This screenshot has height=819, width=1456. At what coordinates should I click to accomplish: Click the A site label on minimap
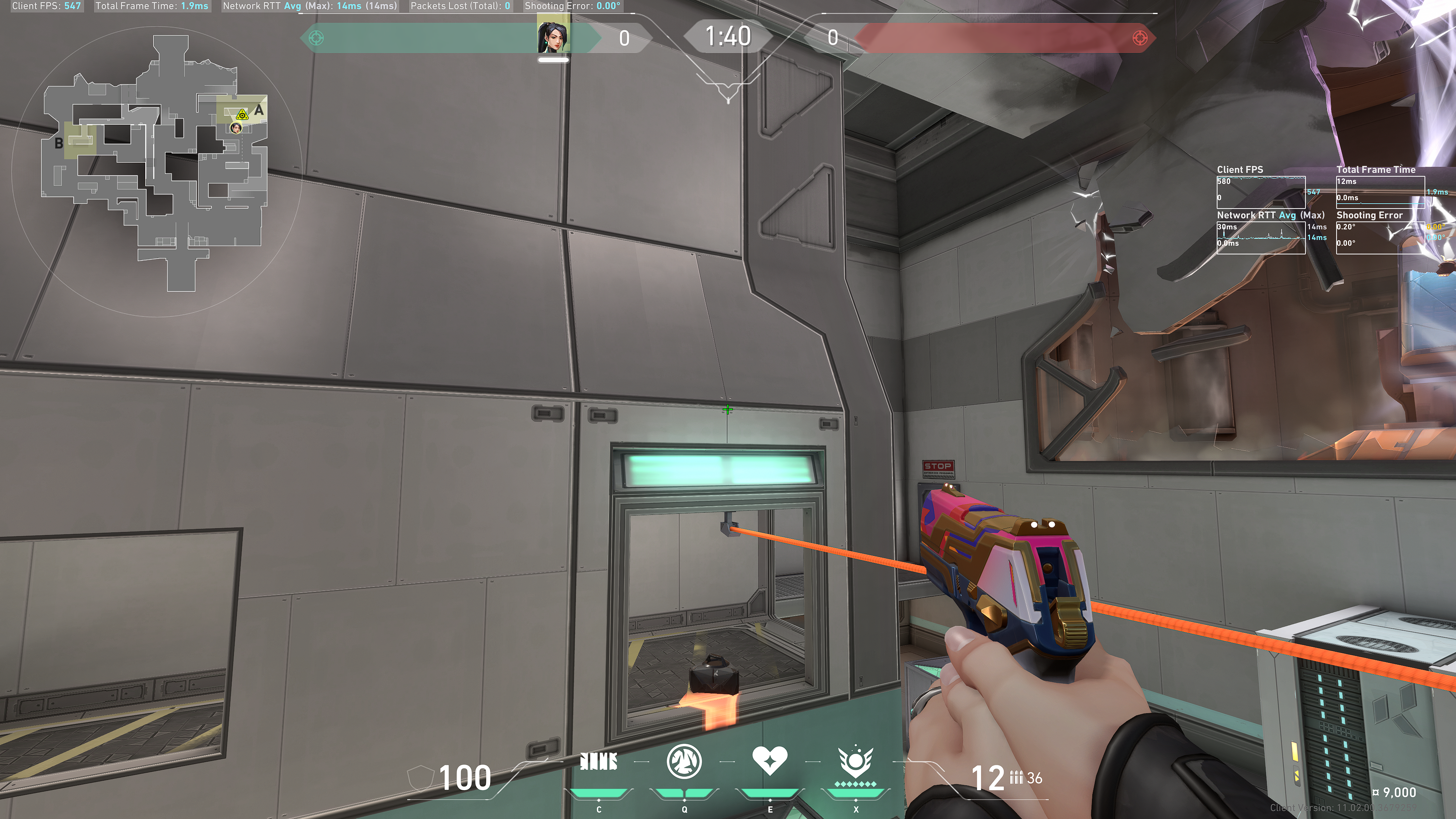[259, 110]
